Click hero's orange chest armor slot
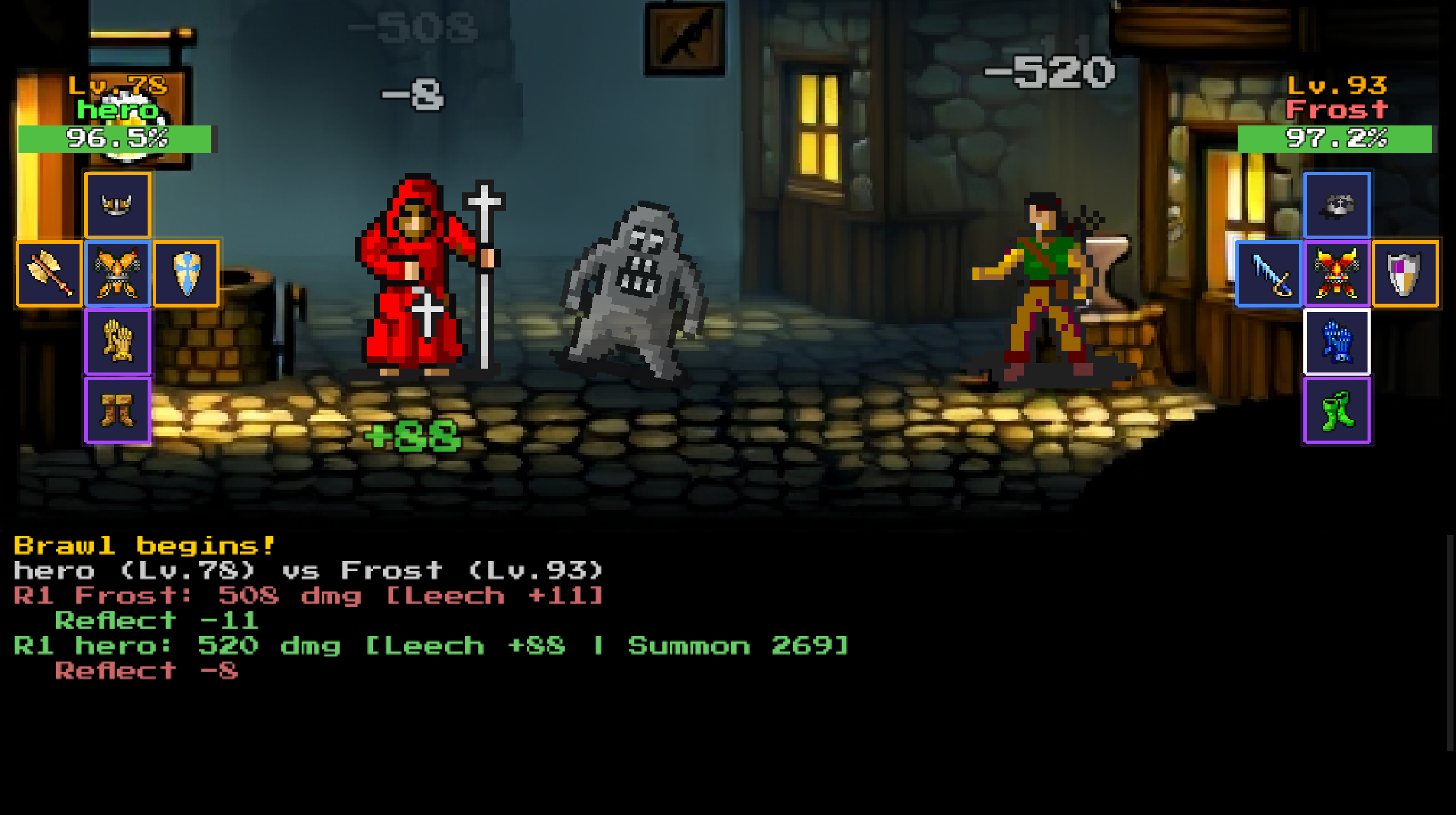Image resolution: width=1456 pixels, height=815 pixels. coord(118,274)
